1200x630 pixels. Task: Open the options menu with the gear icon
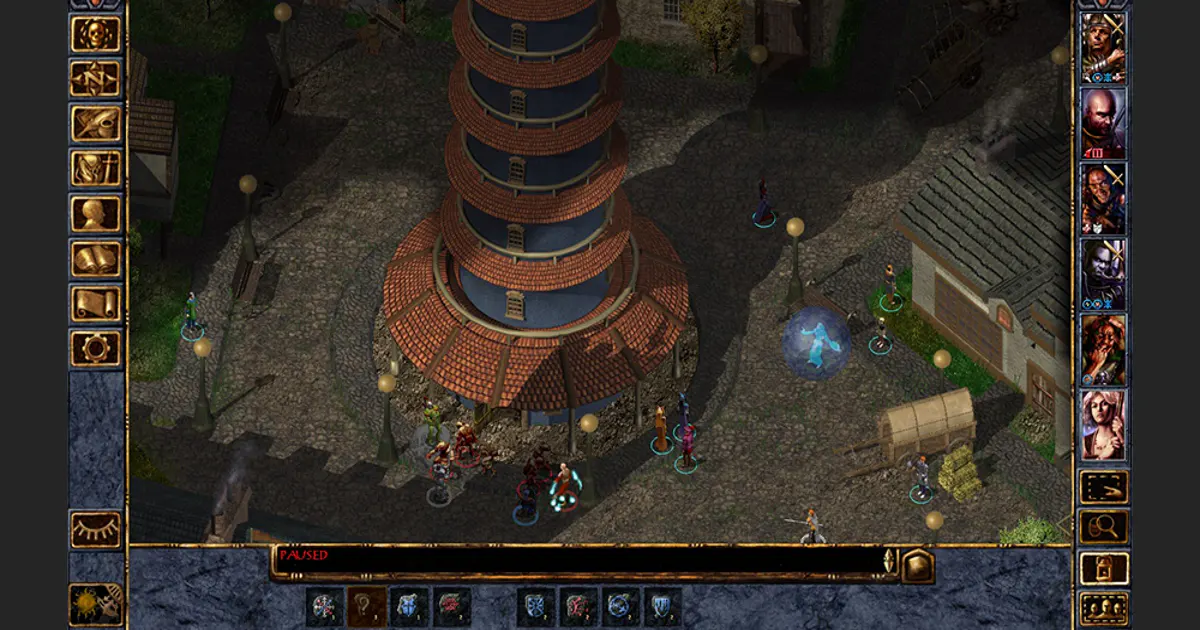96,349
